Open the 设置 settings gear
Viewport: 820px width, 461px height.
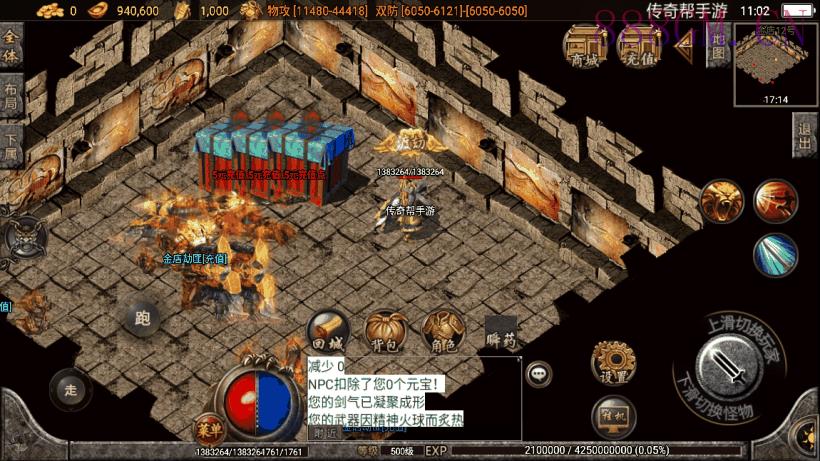[x=615, y=362]
